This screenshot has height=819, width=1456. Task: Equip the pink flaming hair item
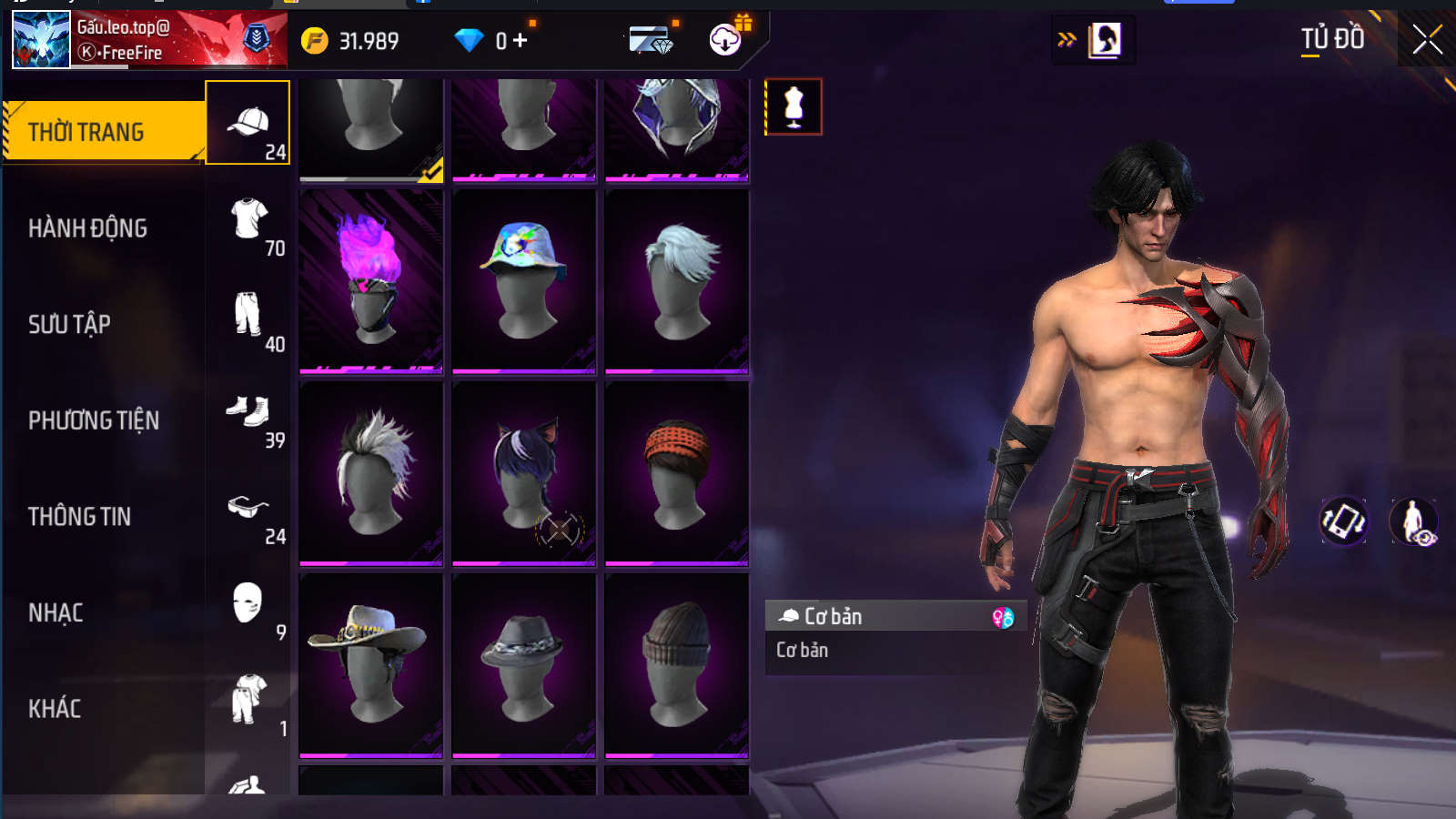[x=371, y=281]
